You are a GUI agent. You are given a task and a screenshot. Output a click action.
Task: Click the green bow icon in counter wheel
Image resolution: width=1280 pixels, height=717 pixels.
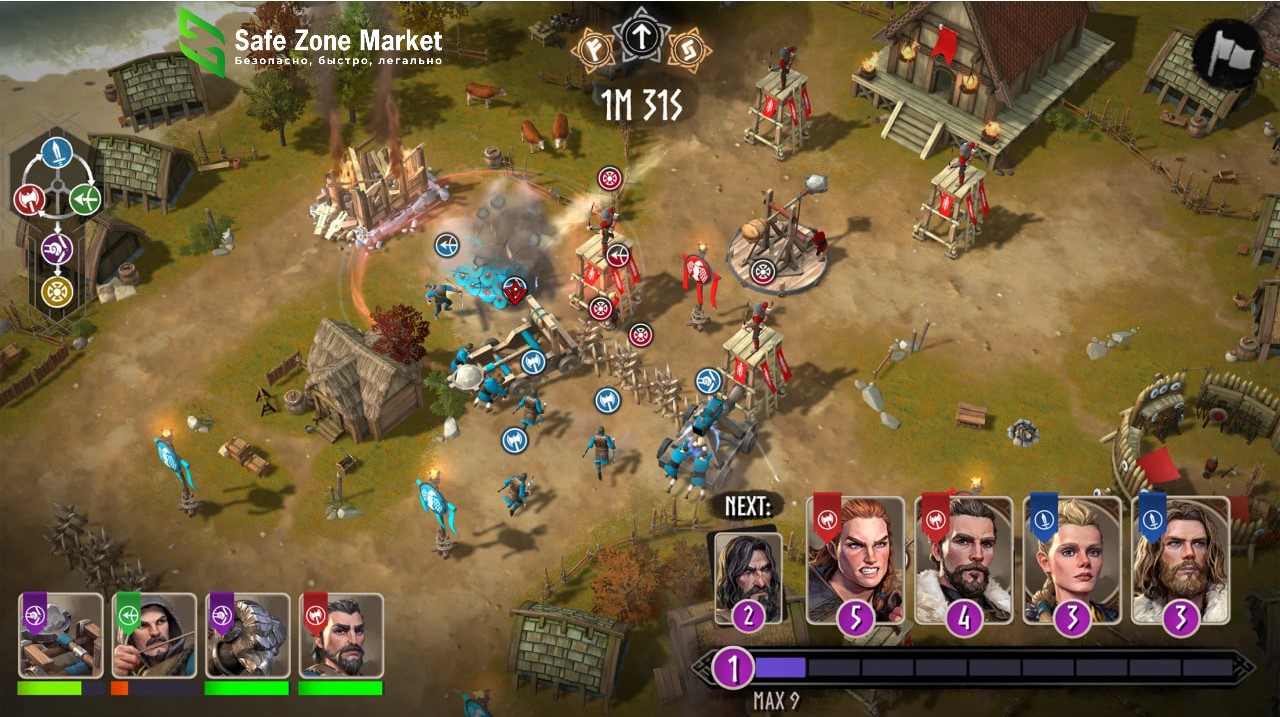point(85,199)
